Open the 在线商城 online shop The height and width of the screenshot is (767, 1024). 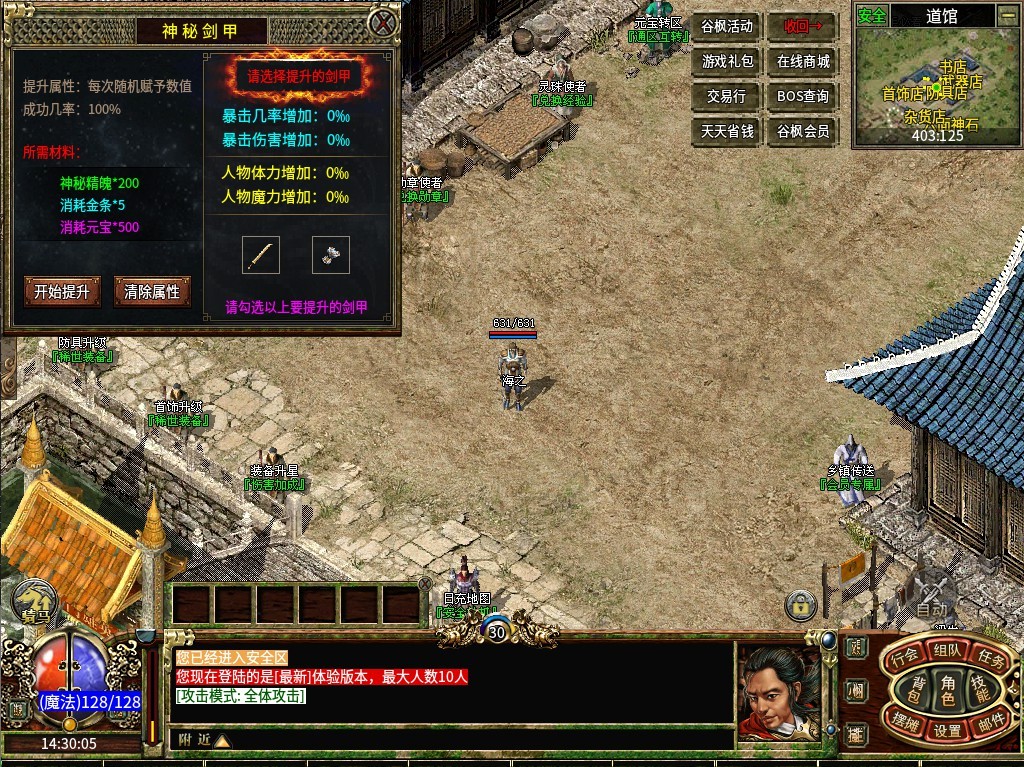click(802, 62)
